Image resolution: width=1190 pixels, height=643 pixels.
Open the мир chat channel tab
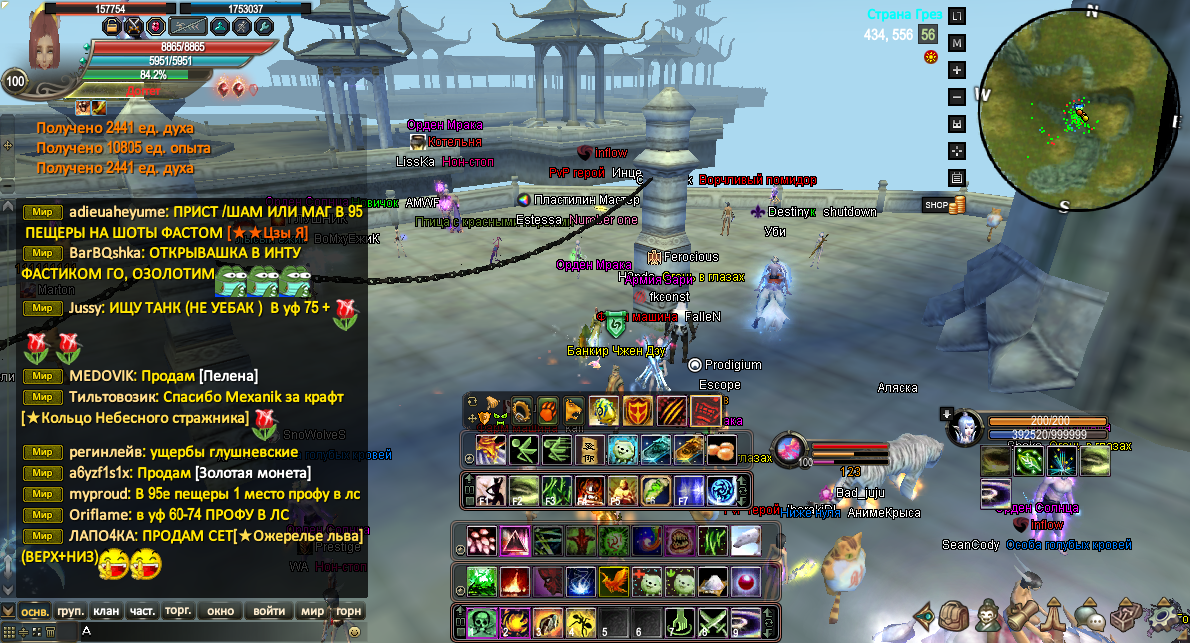point(312,611)
